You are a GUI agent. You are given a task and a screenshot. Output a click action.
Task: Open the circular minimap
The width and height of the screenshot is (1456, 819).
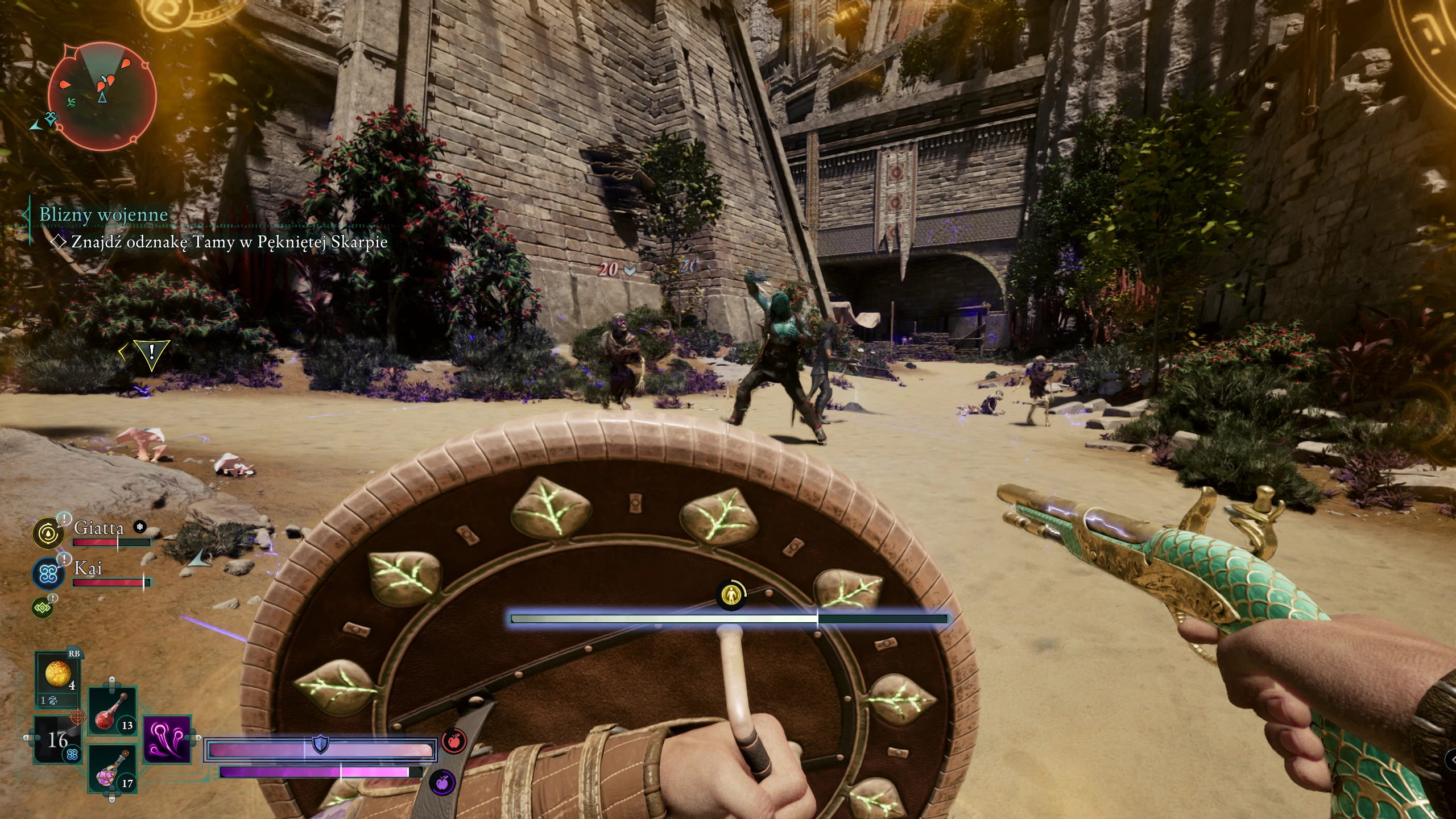102,97
